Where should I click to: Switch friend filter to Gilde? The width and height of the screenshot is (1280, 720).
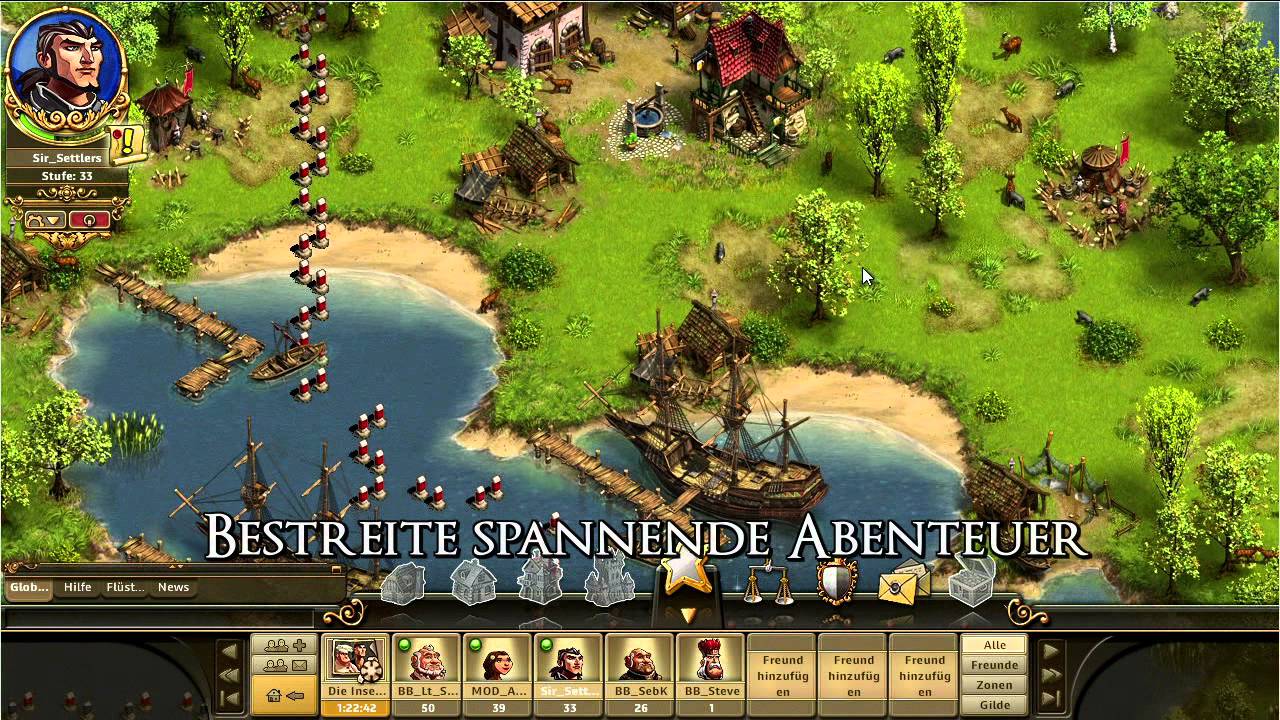pos(993,705)
